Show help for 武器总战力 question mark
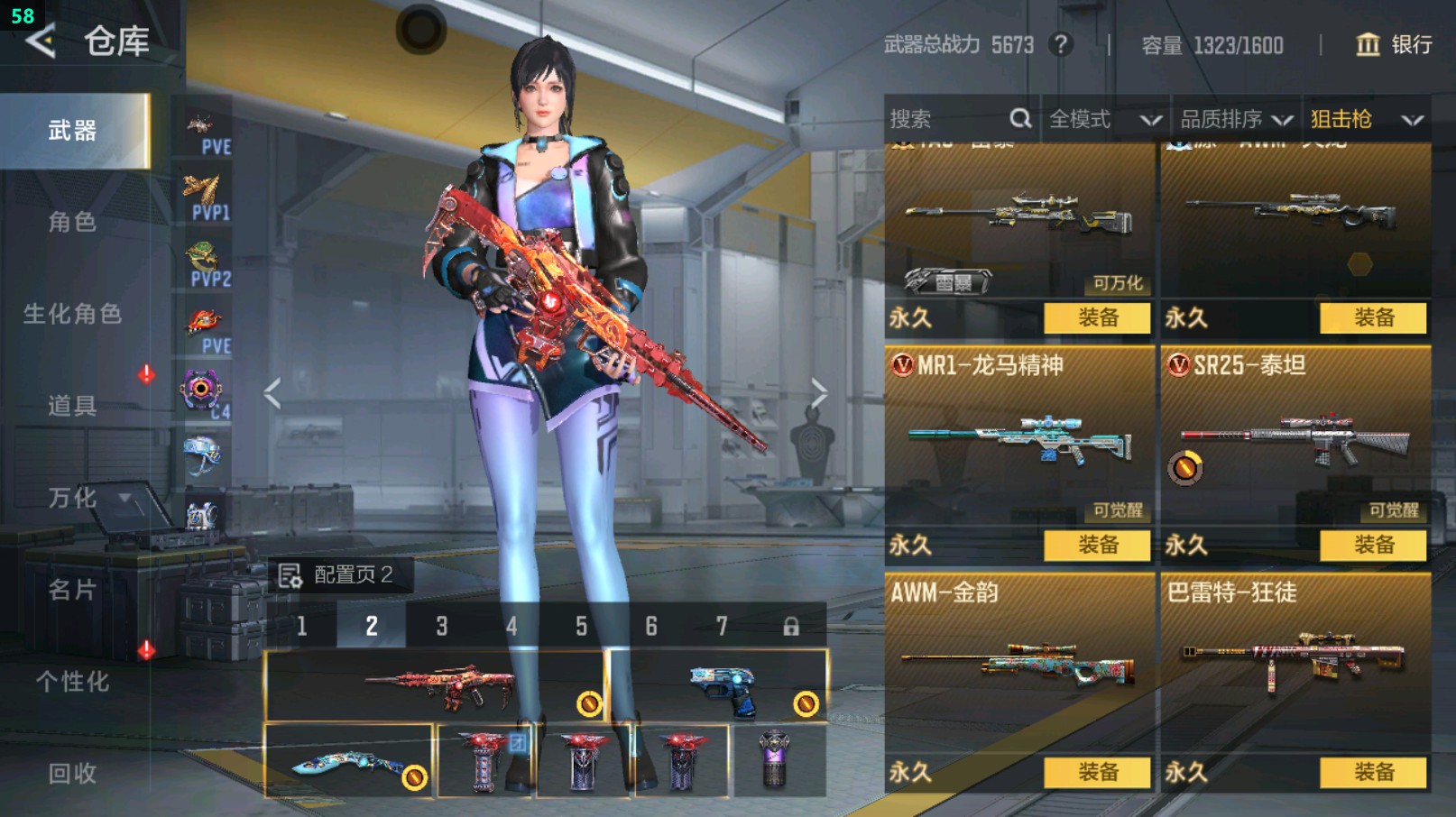 [1061, 44]
